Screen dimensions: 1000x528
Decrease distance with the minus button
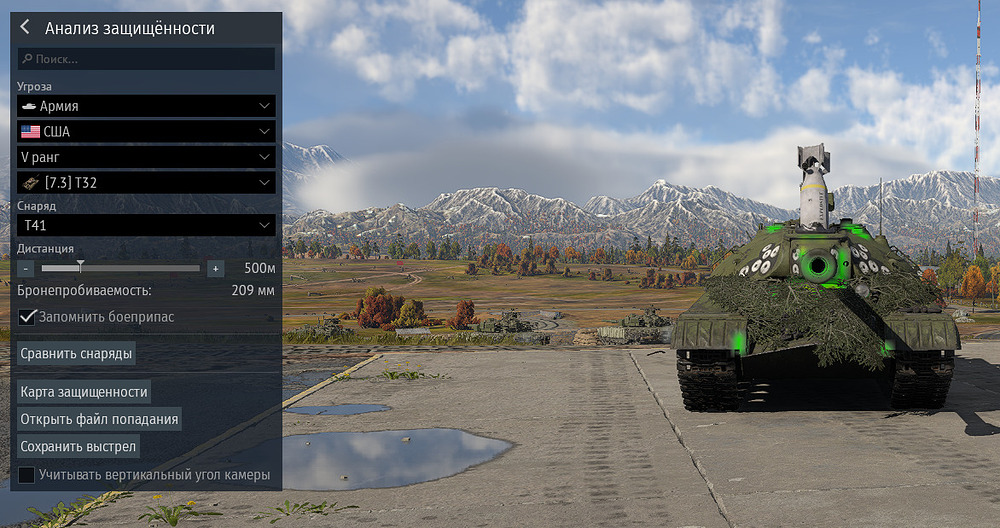26,268
